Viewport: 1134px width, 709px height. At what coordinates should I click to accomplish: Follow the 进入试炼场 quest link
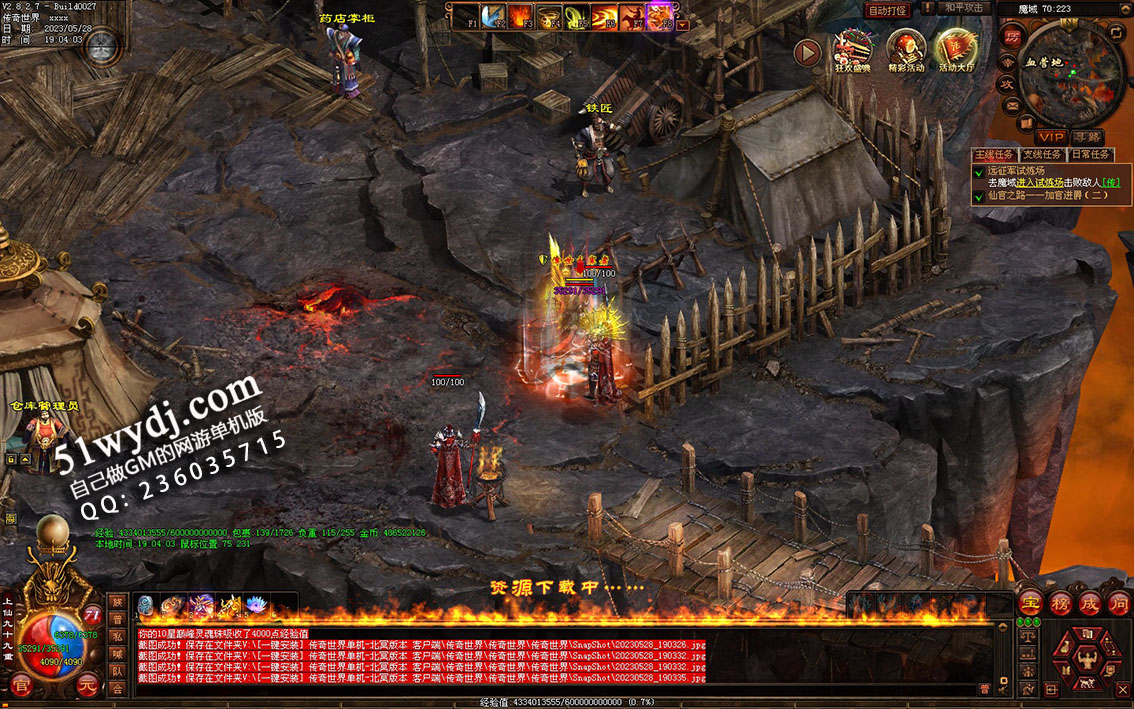[x=1039, y=182]
